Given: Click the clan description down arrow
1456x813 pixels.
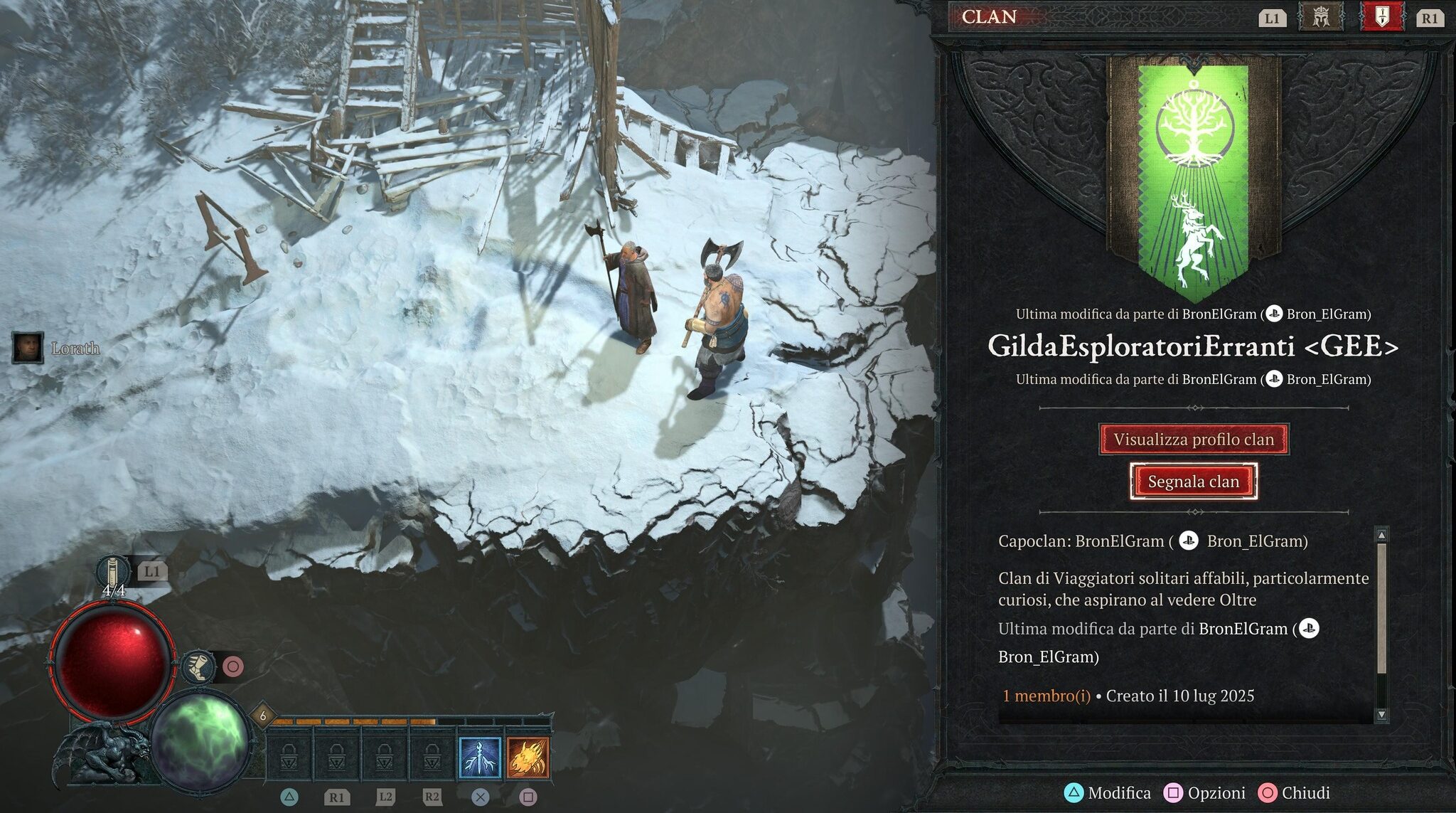Looking at the screenshot, I should tap(1381, 714).
